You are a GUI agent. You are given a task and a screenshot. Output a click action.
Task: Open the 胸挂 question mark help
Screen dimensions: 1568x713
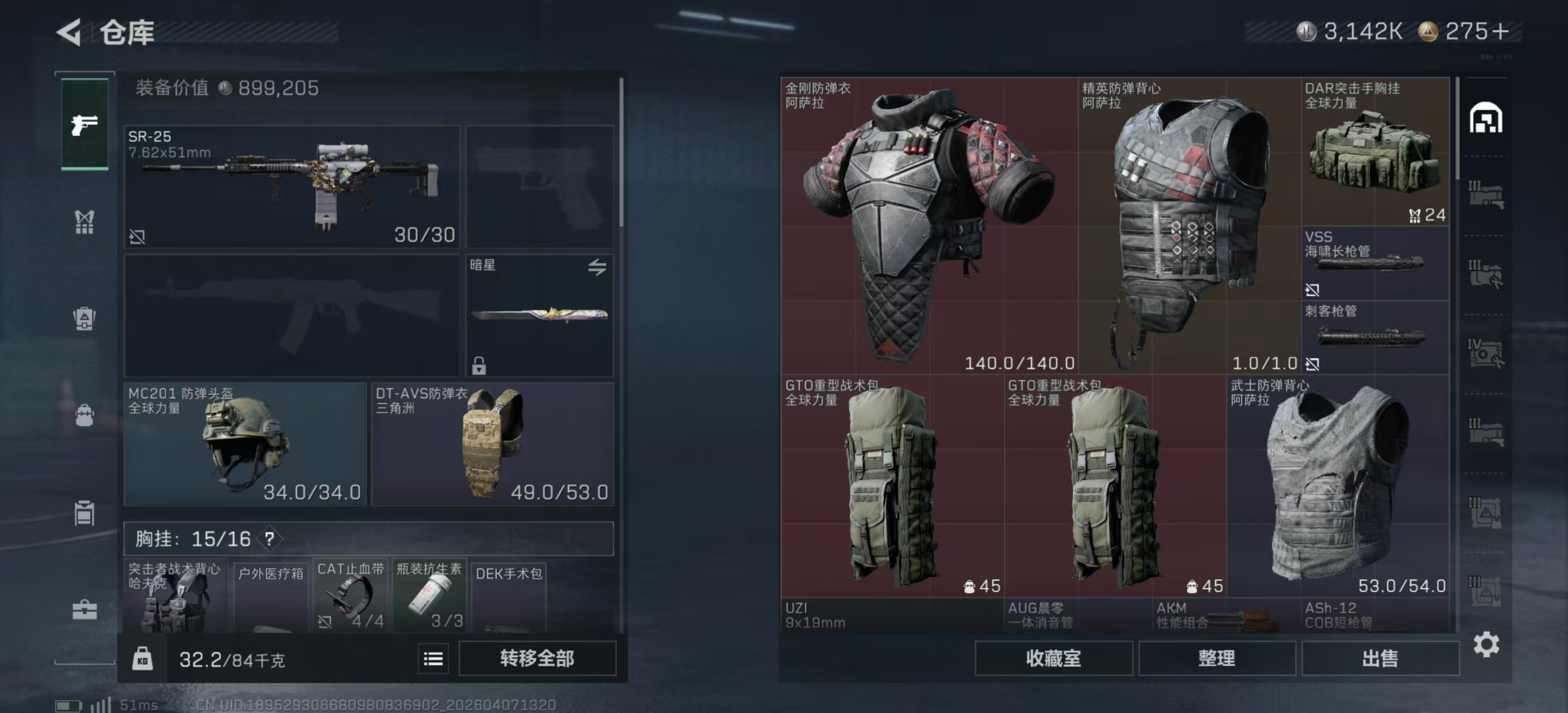(269, 539)
